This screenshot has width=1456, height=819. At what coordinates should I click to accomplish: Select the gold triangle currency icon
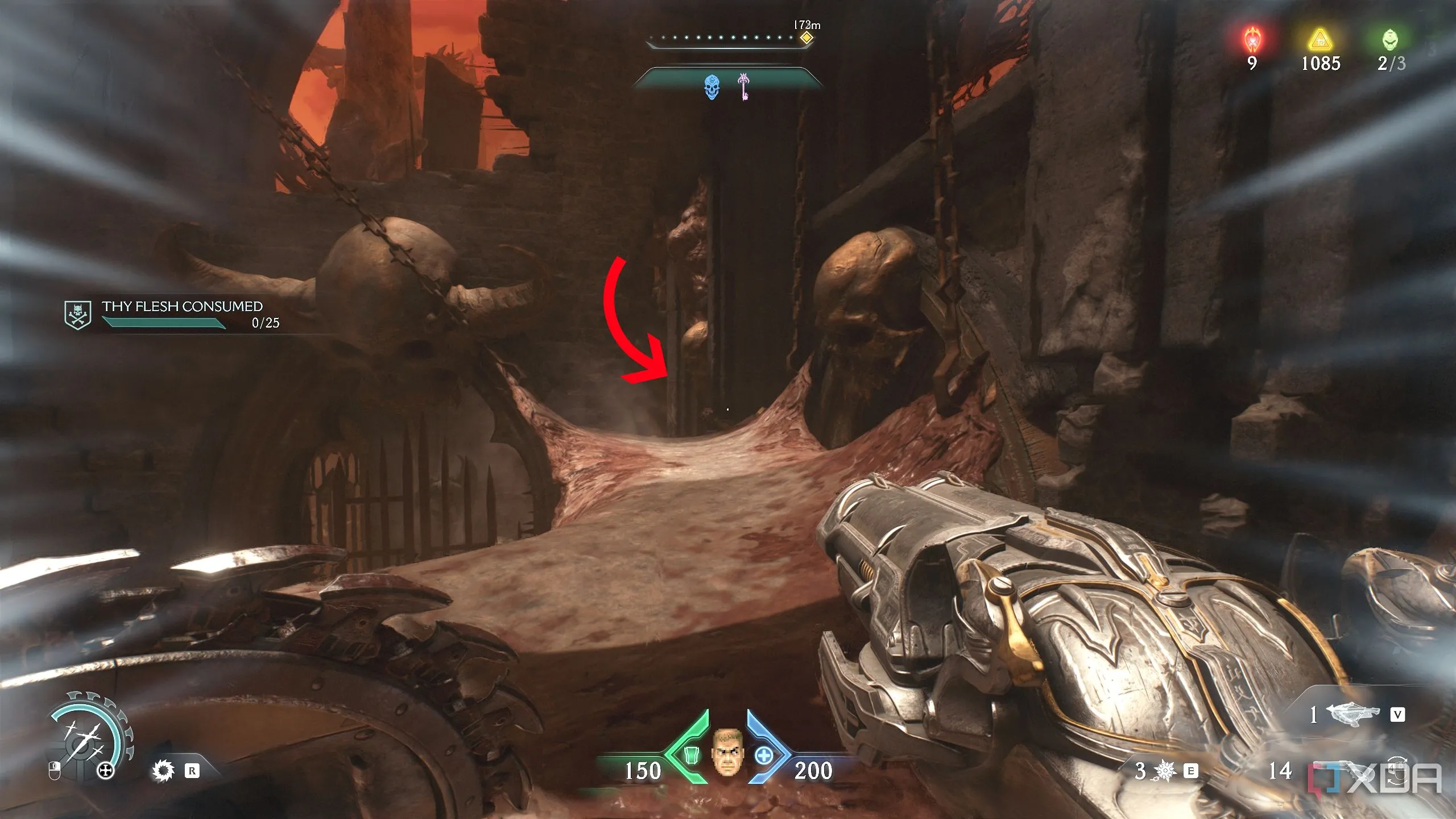1321,40
